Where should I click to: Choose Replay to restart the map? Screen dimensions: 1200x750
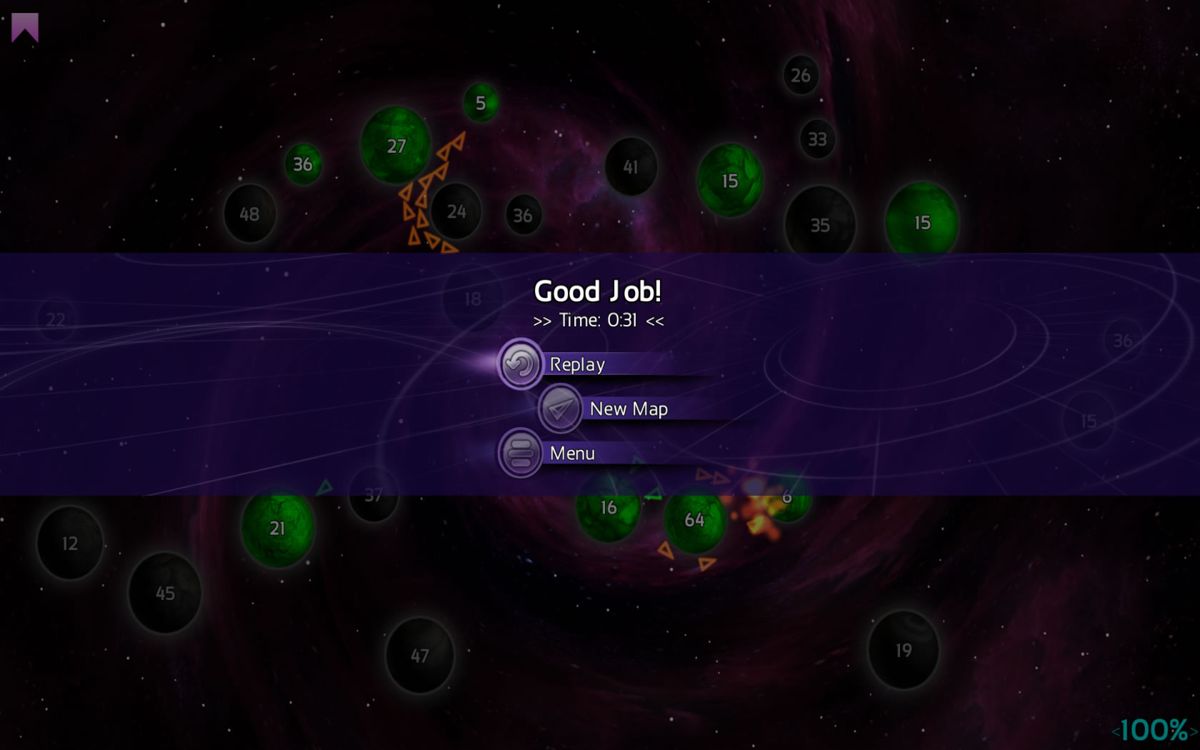click(576, 364)
